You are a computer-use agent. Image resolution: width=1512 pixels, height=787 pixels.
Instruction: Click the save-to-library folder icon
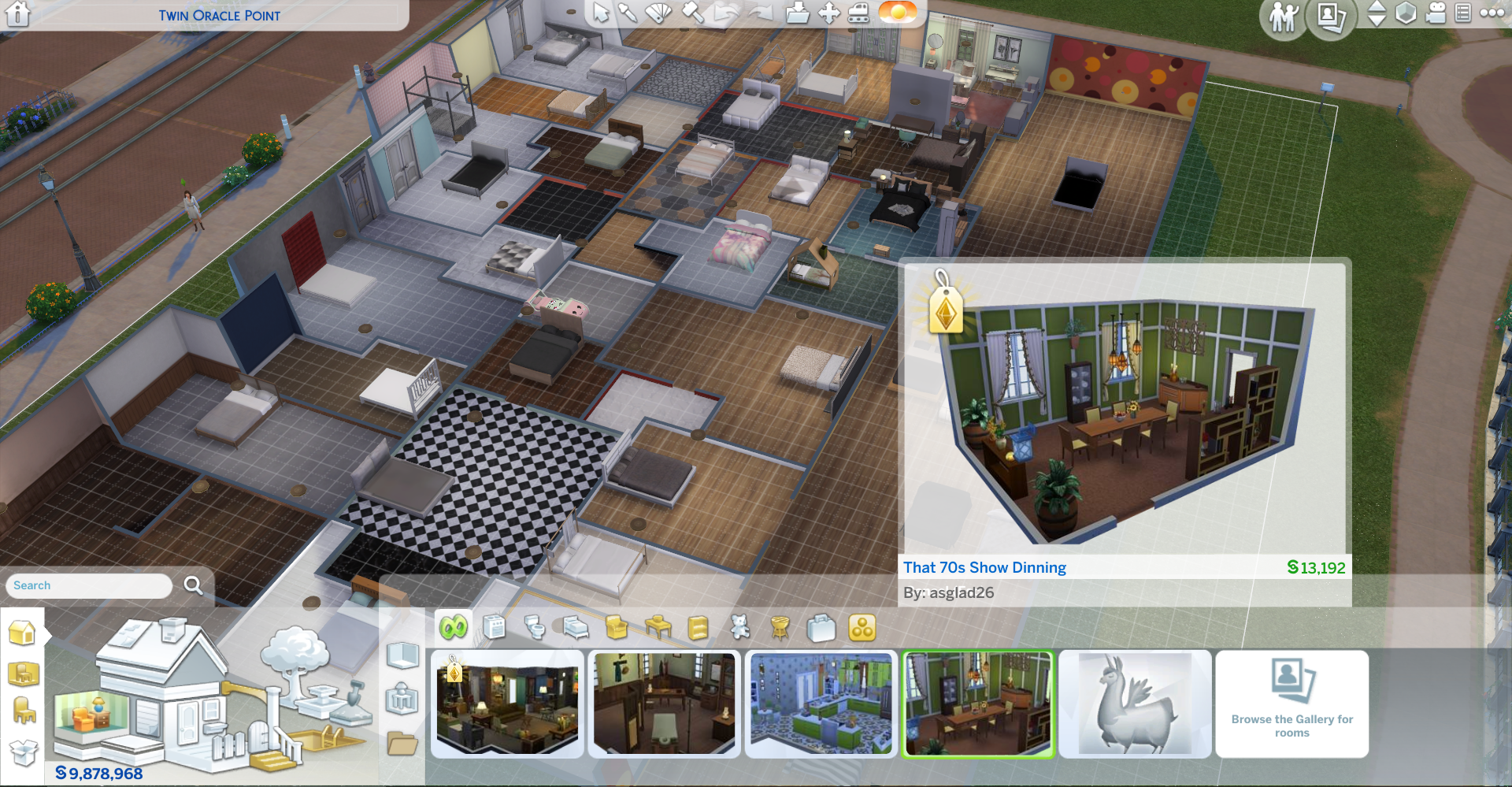click(x=797, y=13)
